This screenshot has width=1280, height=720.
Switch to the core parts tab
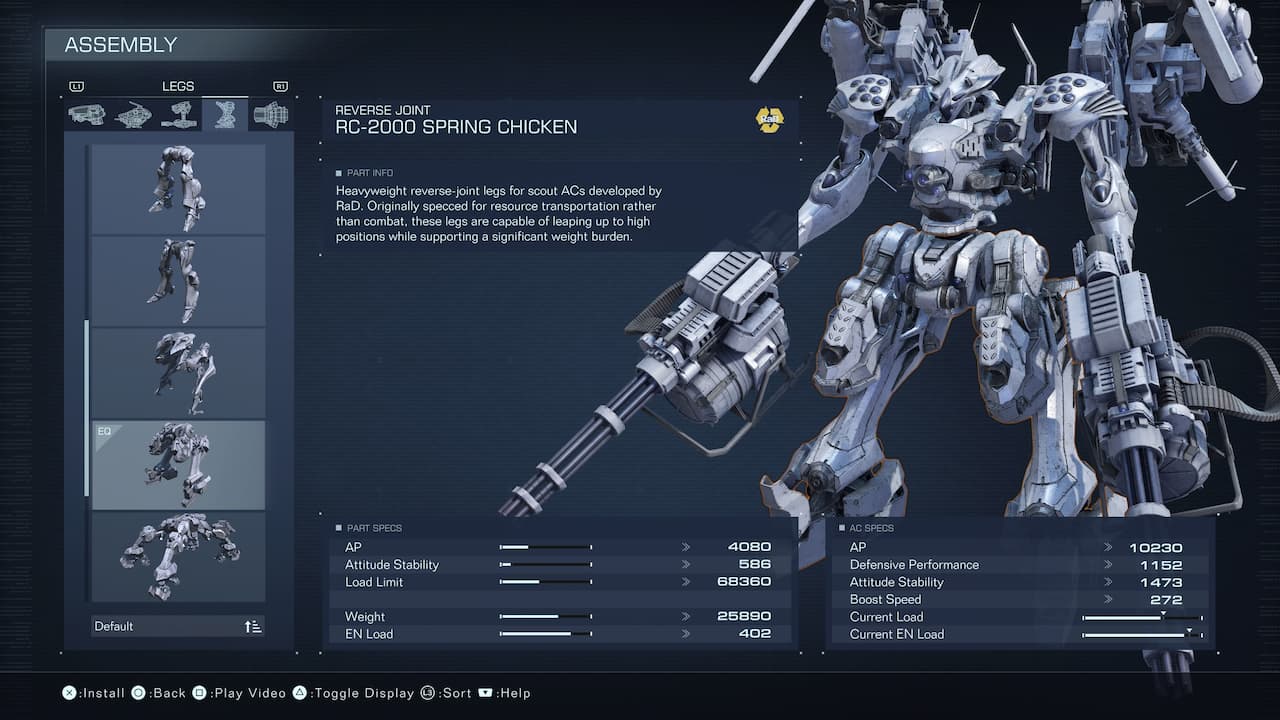point(133,115)
